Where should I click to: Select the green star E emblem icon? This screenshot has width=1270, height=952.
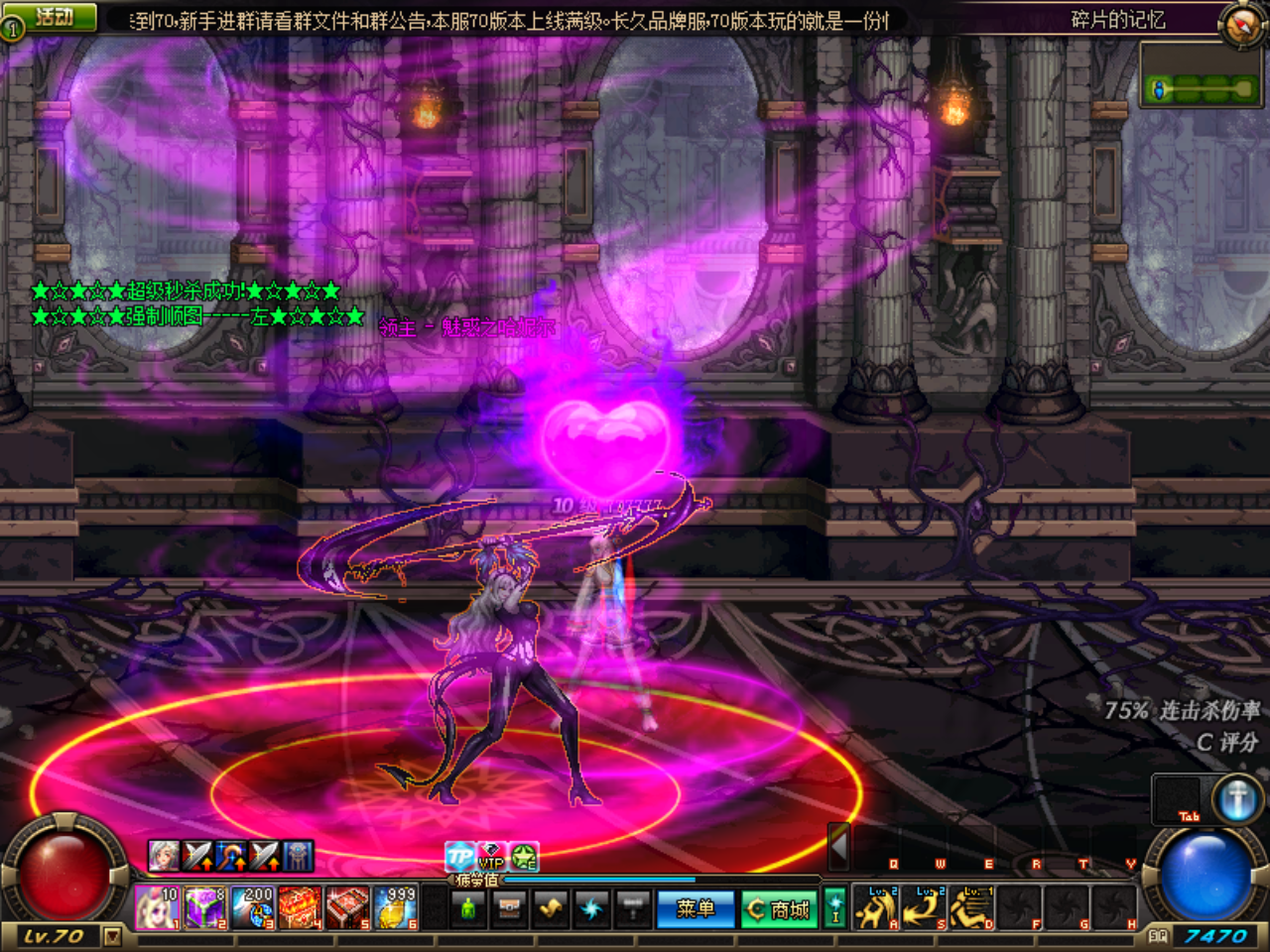521,856
